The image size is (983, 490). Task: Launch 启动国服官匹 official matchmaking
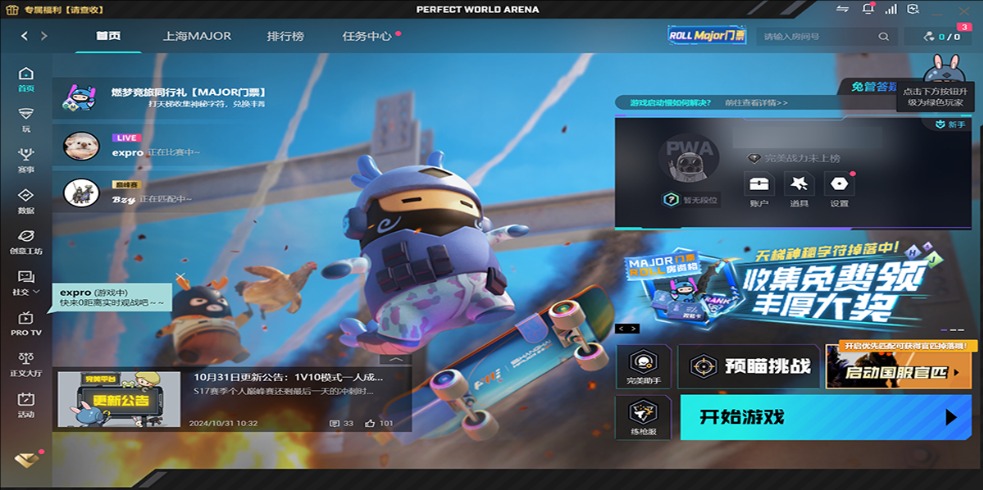pos(897,372)
